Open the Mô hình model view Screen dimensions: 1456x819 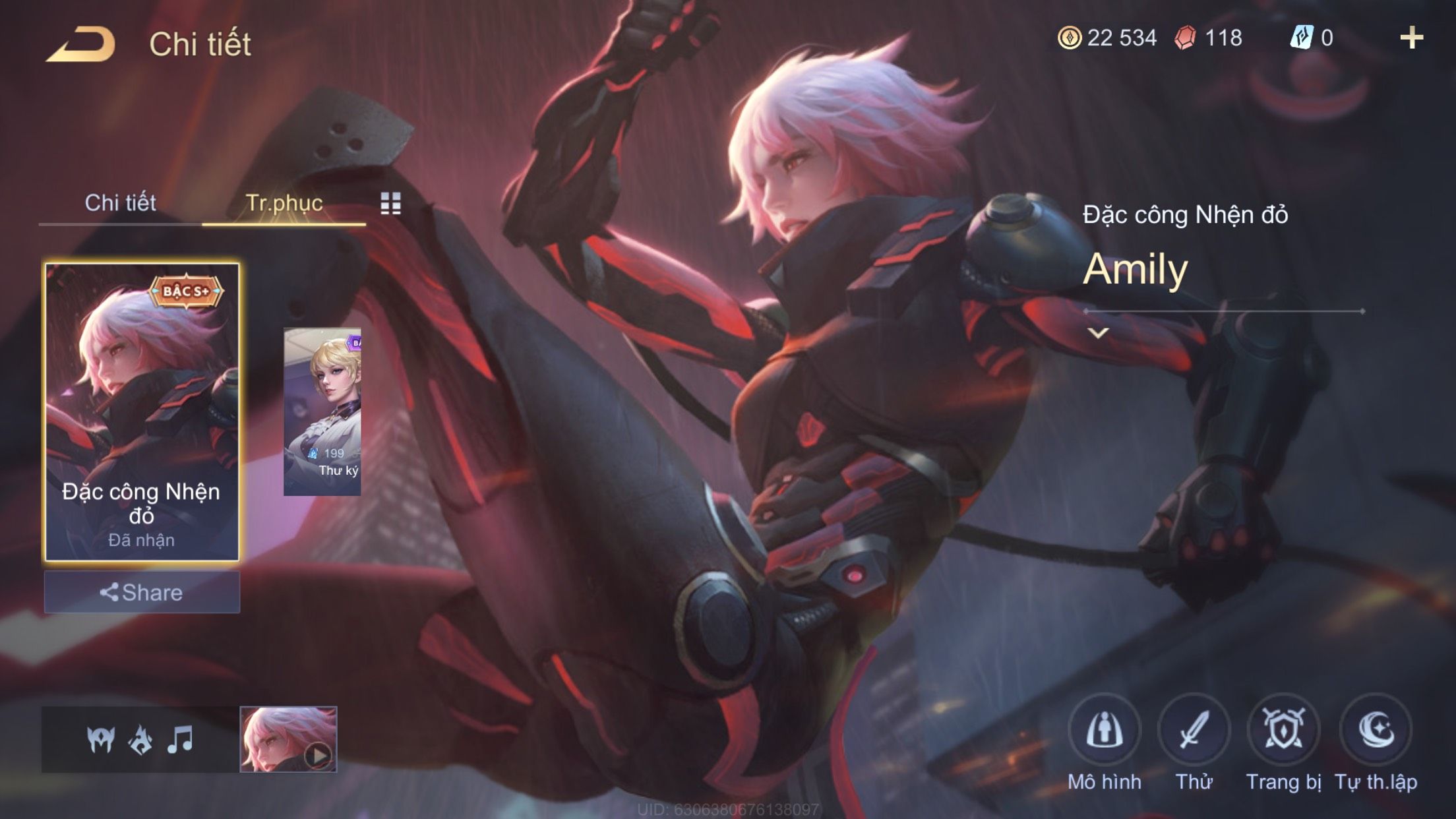[x=1105, y=731]
